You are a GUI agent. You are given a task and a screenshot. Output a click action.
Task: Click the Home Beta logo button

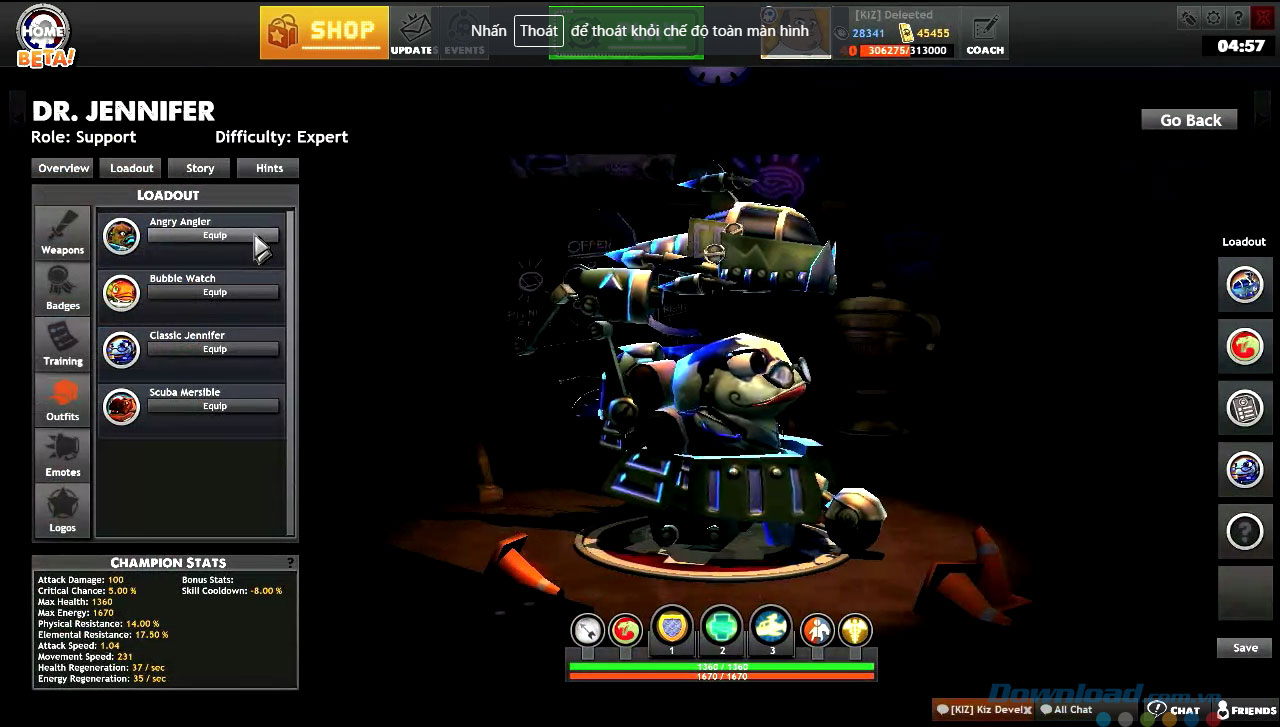point(46,37)
